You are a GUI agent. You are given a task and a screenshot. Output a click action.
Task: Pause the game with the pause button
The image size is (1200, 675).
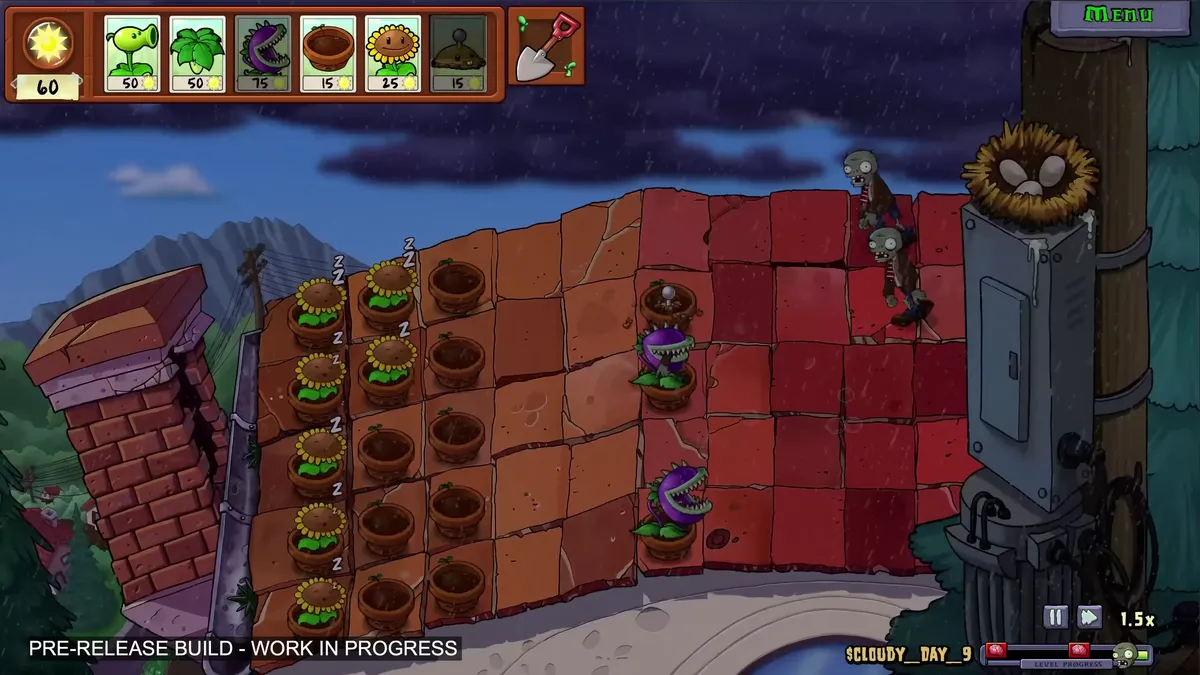[1055, 617]
